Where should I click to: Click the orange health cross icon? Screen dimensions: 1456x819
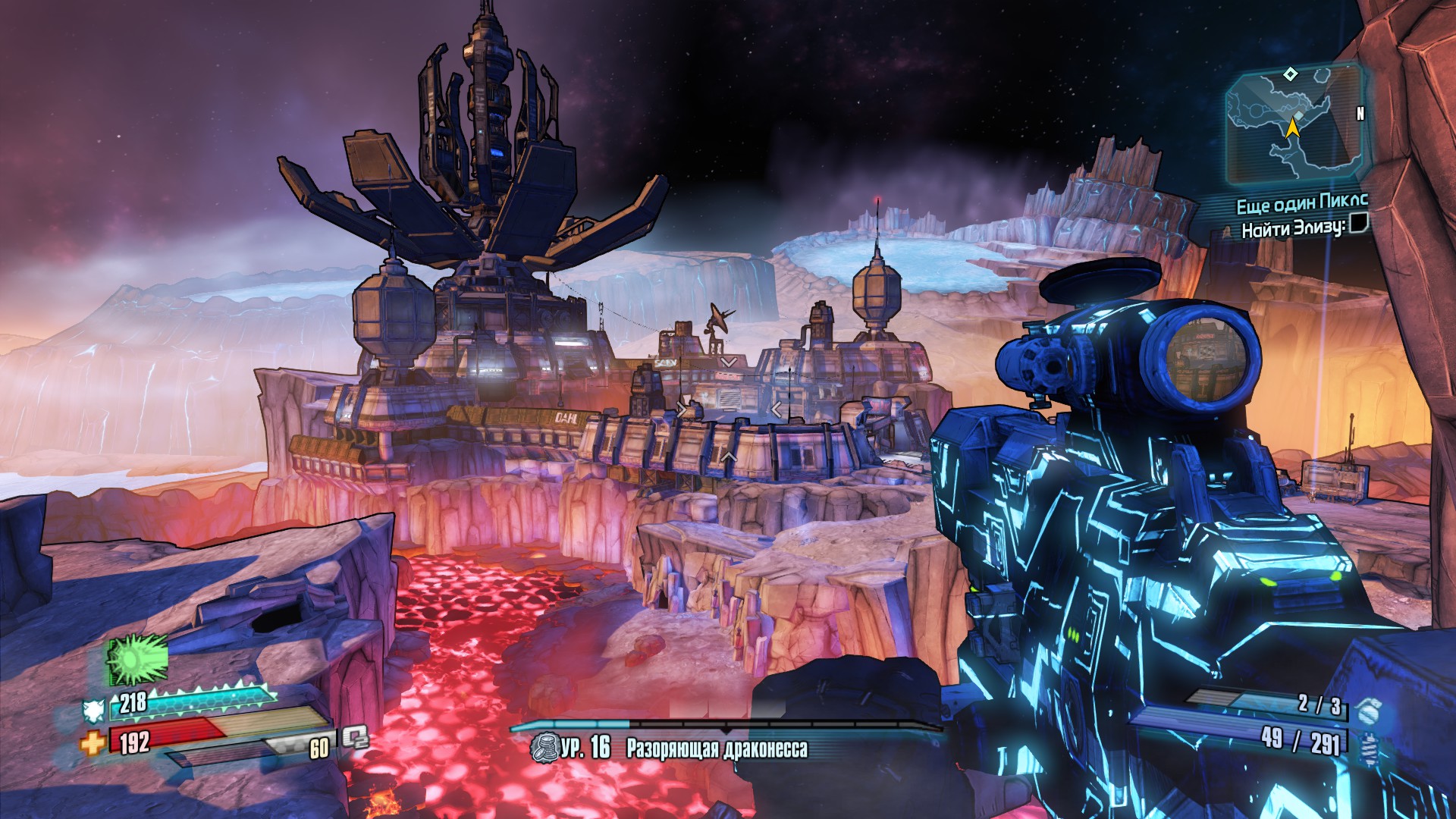tap(93, 743)
